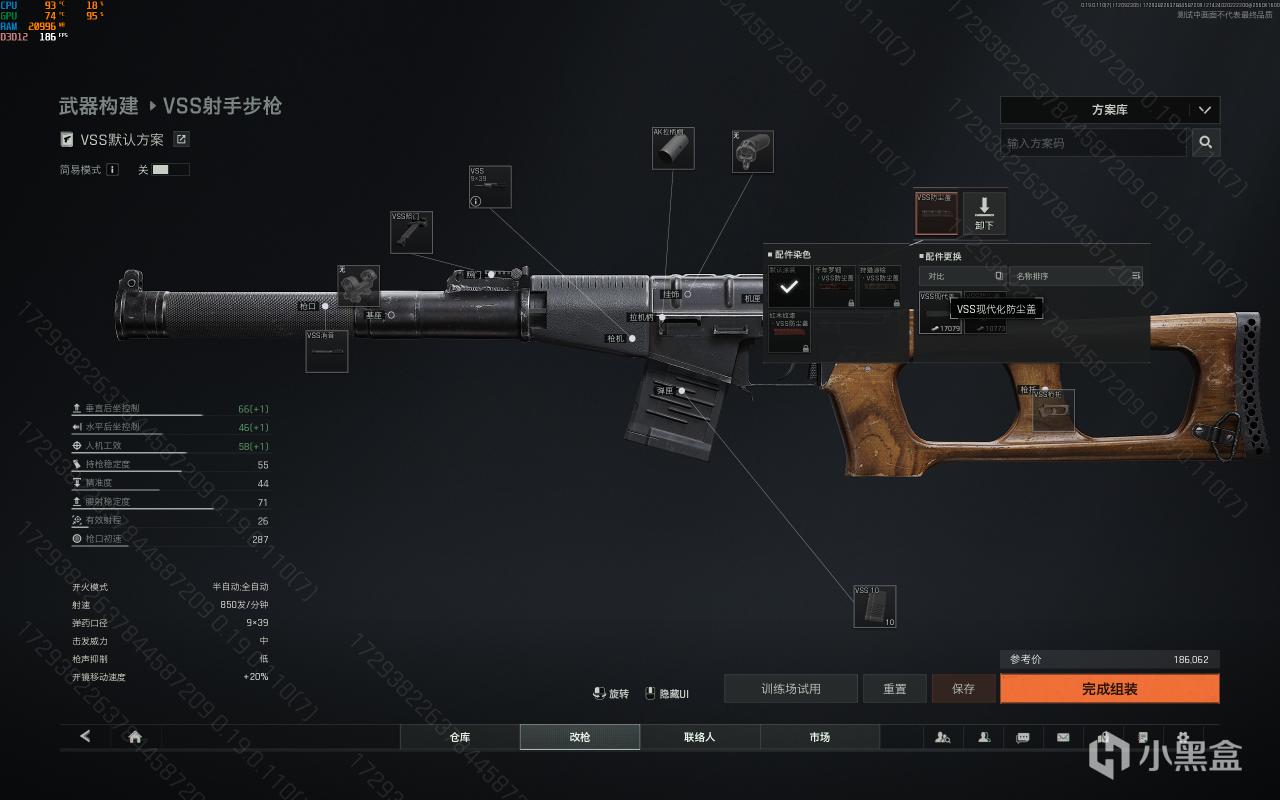The height and width of the screenshot is (800, 1280).
Task: Open the 名称排序 sort dropdown
Action: point(1076,276)
